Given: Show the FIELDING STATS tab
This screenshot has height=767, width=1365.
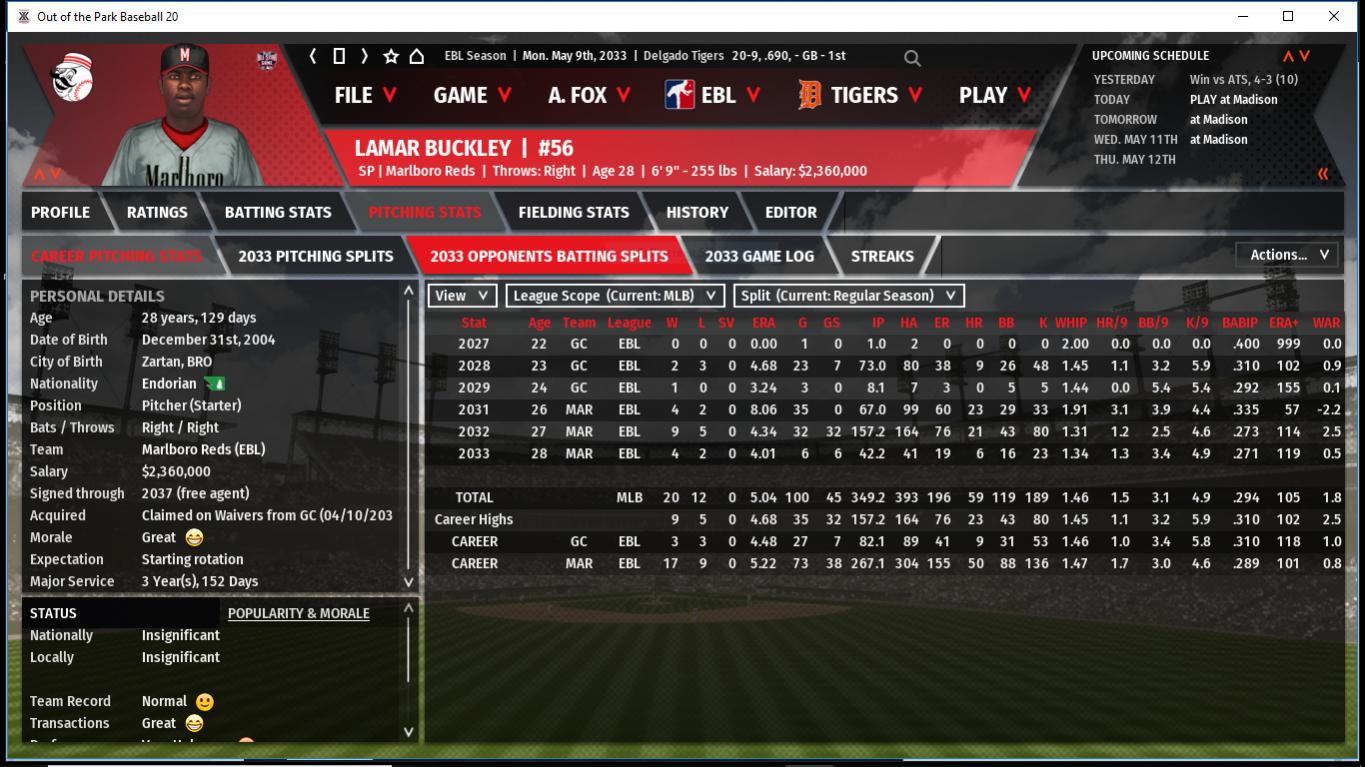Looking at the screenshot, I should (573, 212).
